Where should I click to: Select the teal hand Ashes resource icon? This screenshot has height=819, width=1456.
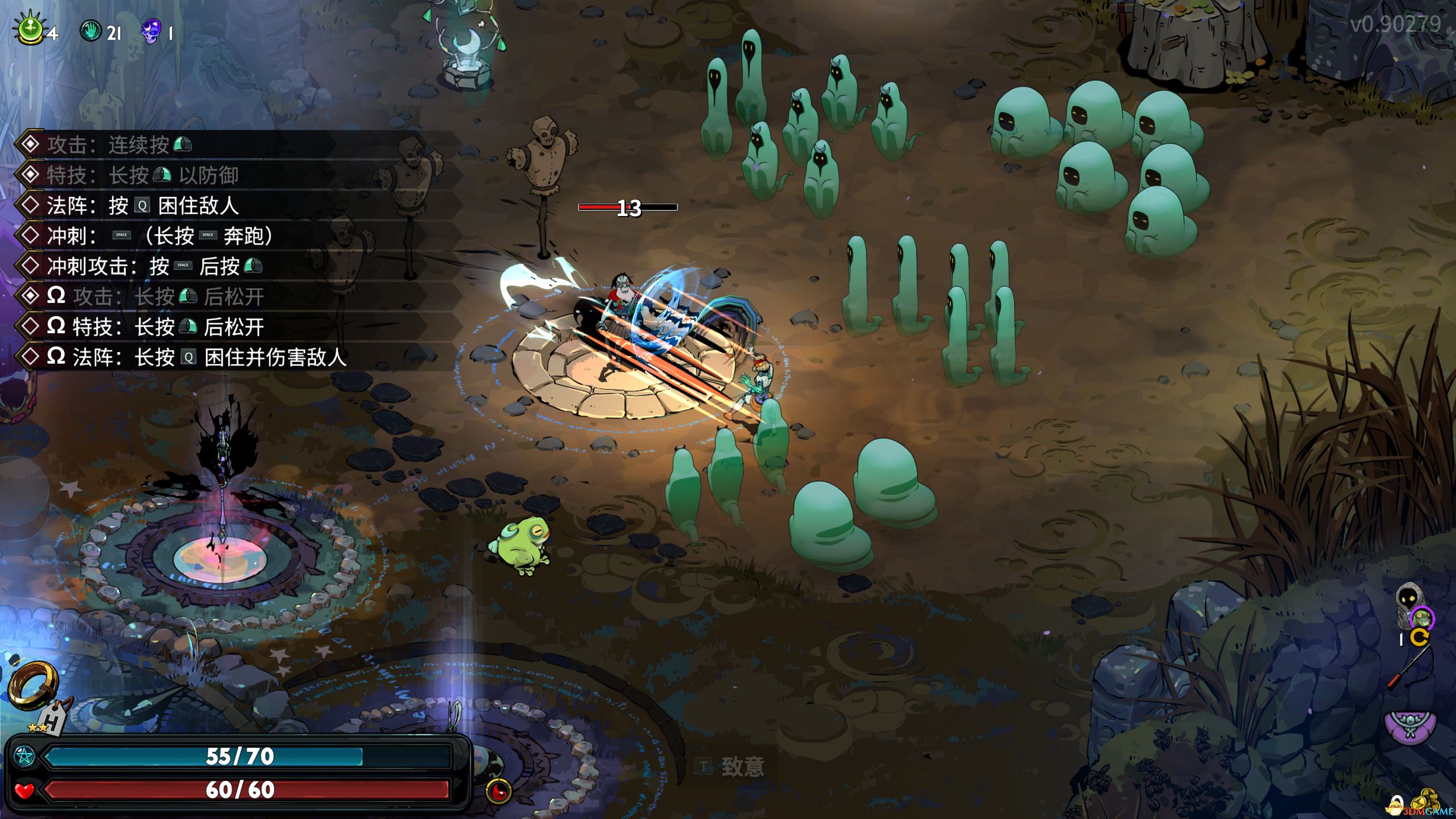(90, 31)
